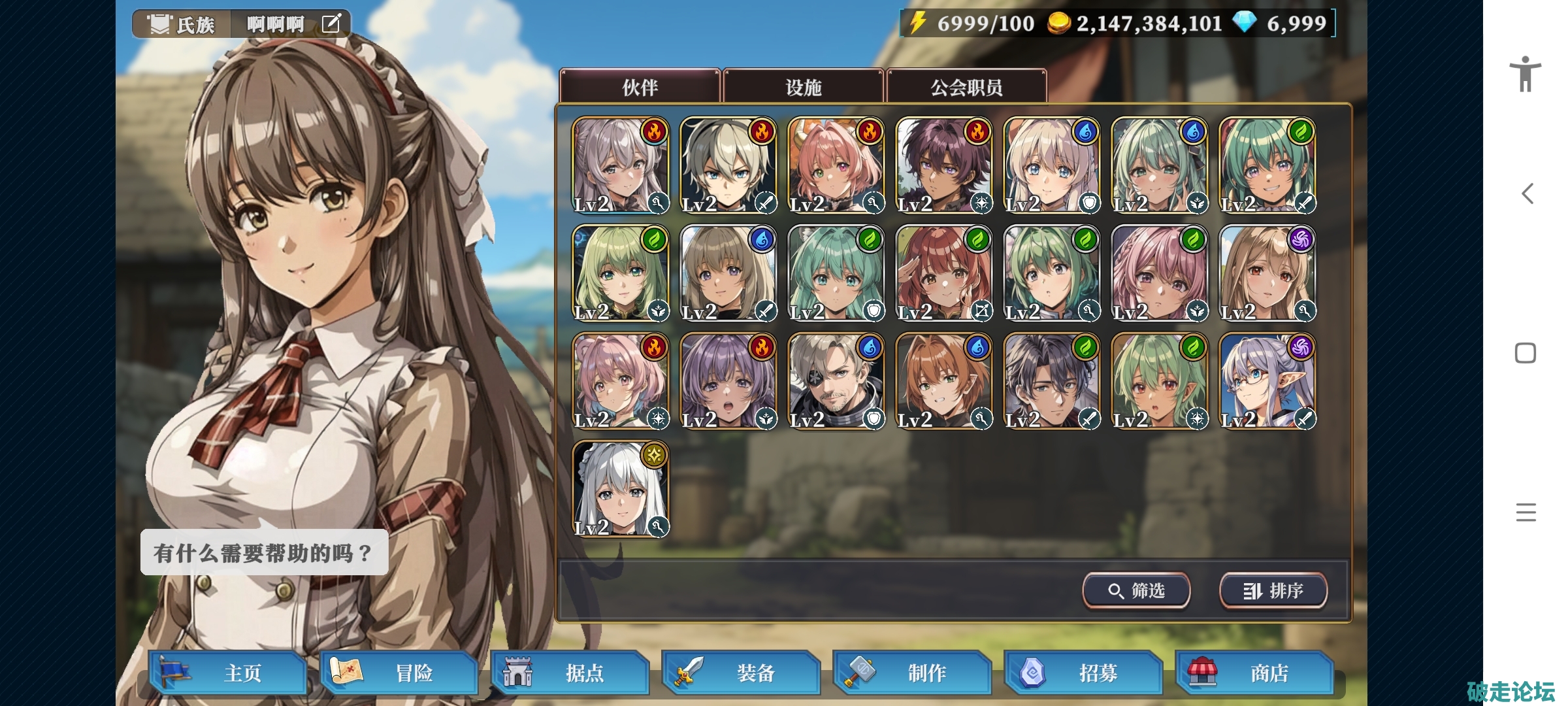Go to 主页 home menu
The image size is (1568, 706).
[x=228, y=673]
